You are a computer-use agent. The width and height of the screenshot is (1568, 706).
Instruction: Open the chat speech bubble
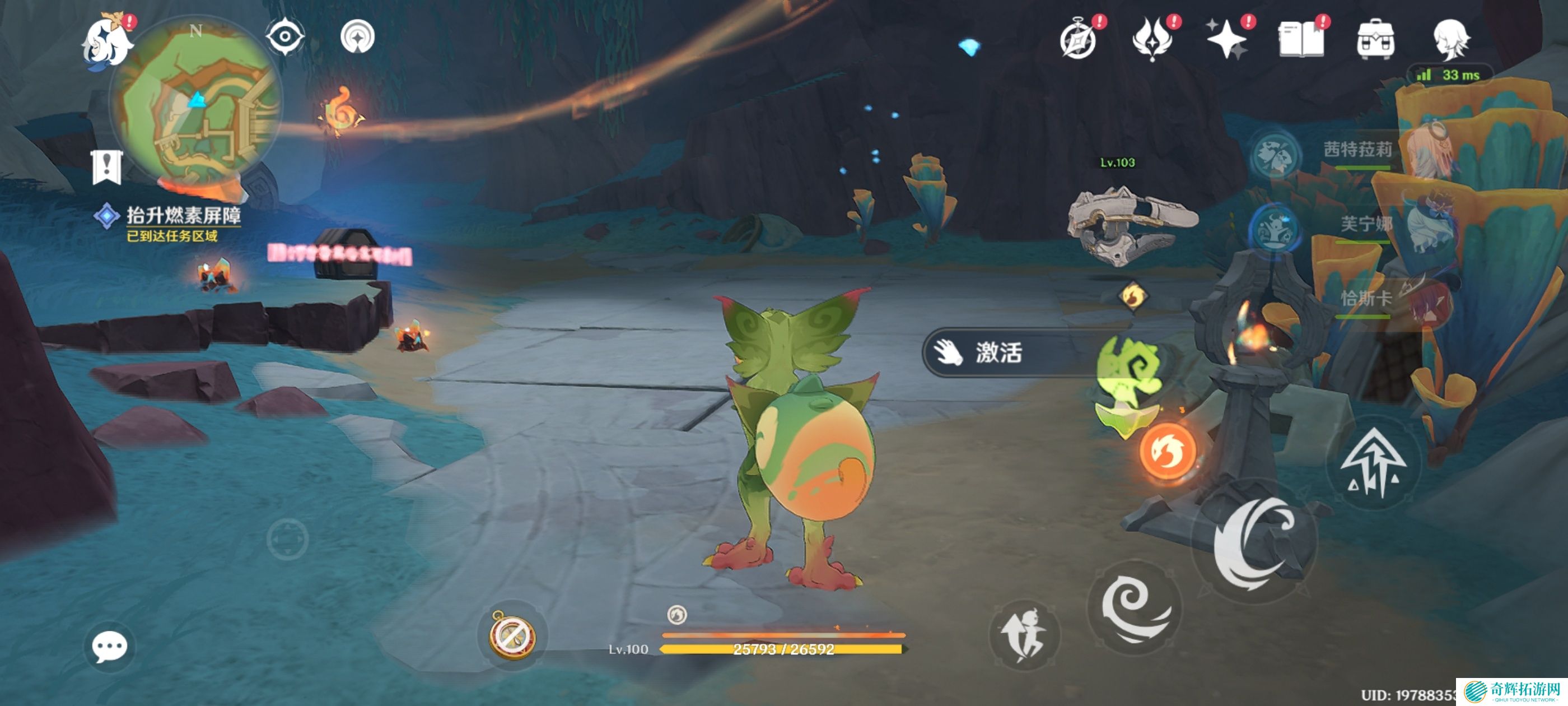(110, 645)
